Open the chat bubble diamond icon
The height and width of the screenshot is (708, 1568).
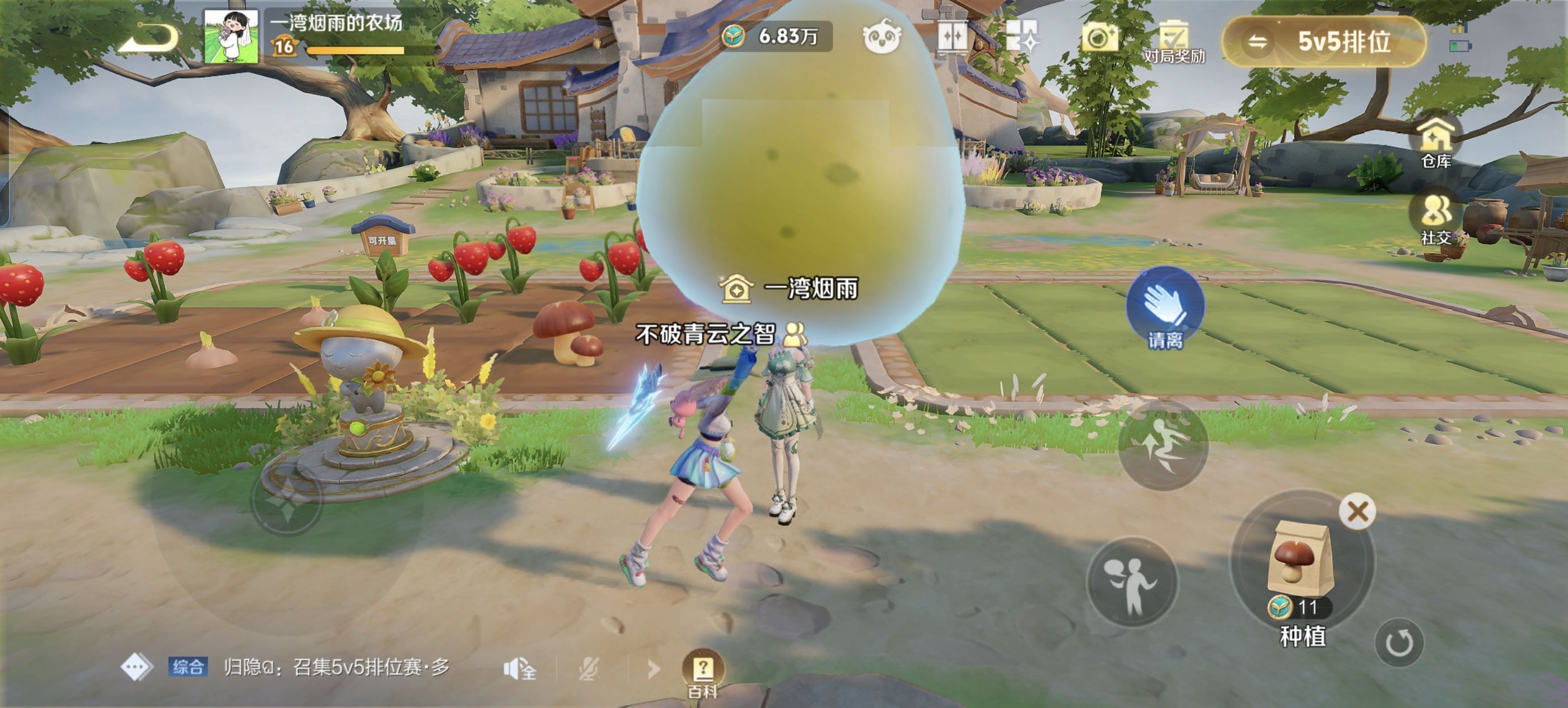[x=136, y=667]
